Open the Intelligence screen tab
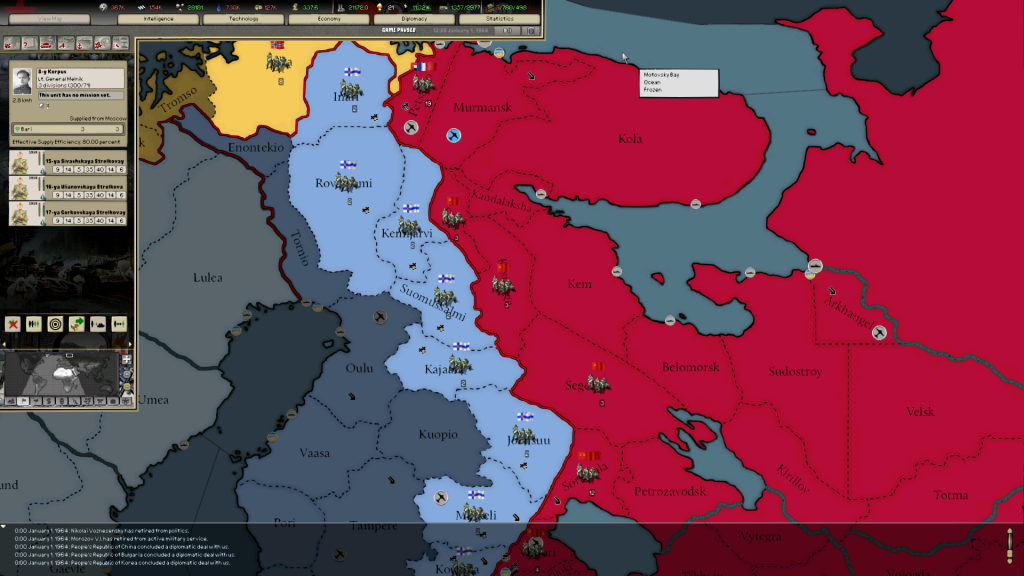 point(157,18)
